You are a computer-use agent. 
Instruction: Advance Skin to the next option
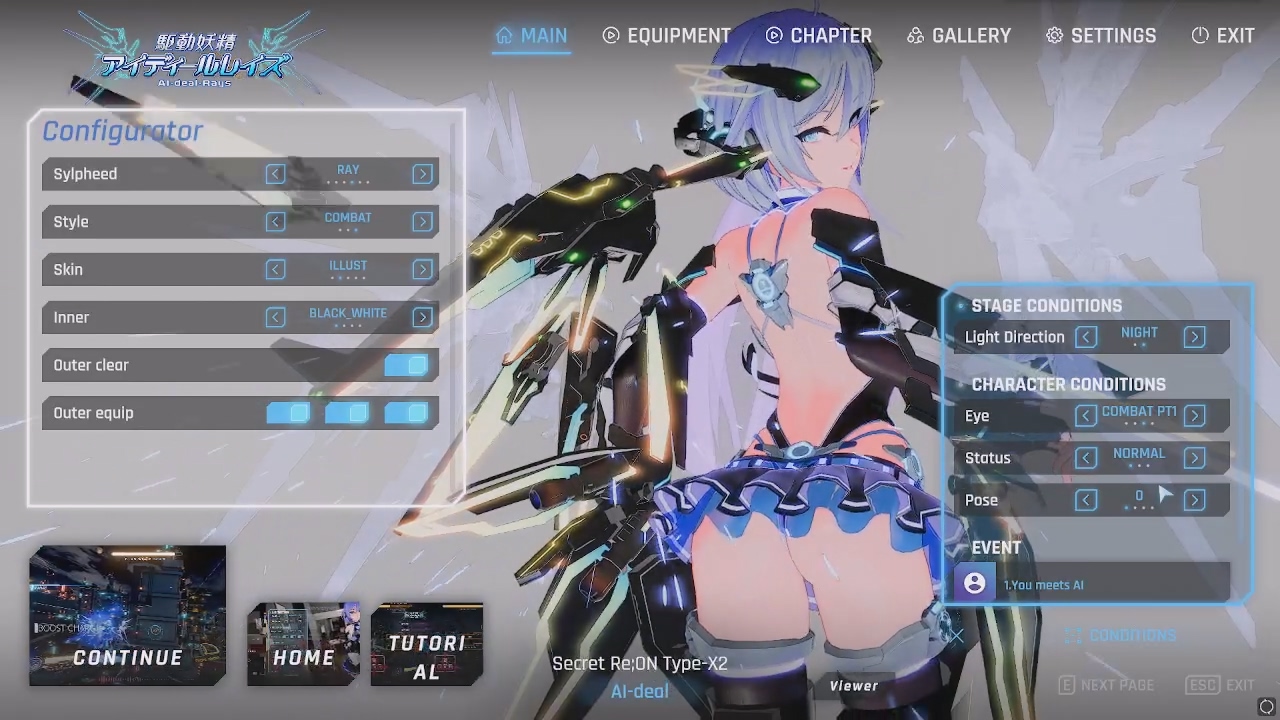[x=422, y=270]
